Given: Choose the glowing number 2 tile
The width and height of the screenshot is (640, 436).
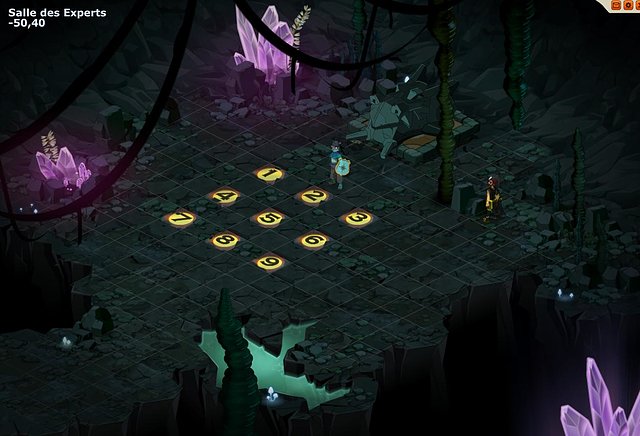Looking at the screenshot, I should (313, 196).
